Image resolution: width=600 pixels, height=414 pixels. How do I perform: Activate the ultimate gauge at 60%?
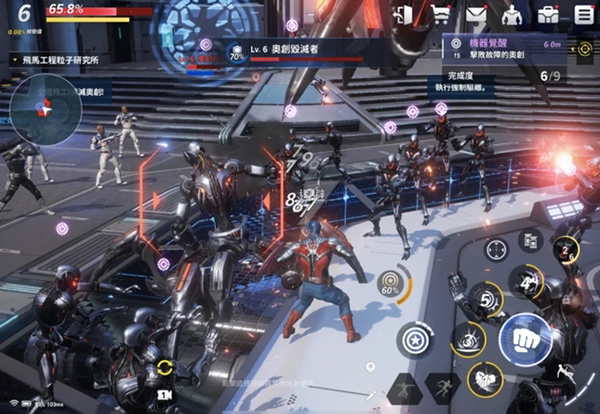click(x=390, y=284)
